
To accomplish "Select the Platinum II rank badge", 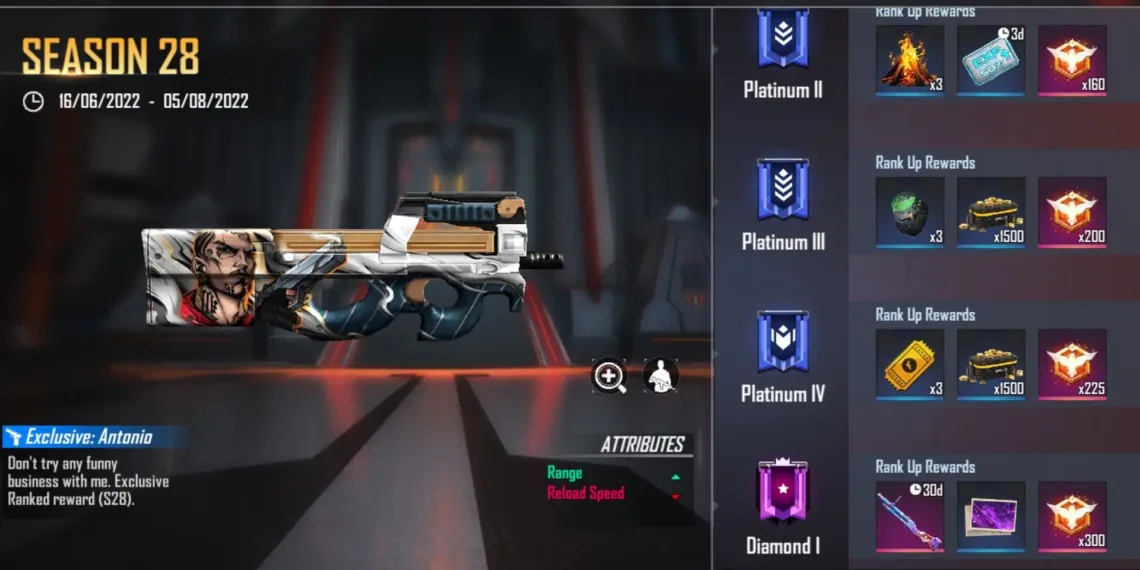I will coord(783,41).
